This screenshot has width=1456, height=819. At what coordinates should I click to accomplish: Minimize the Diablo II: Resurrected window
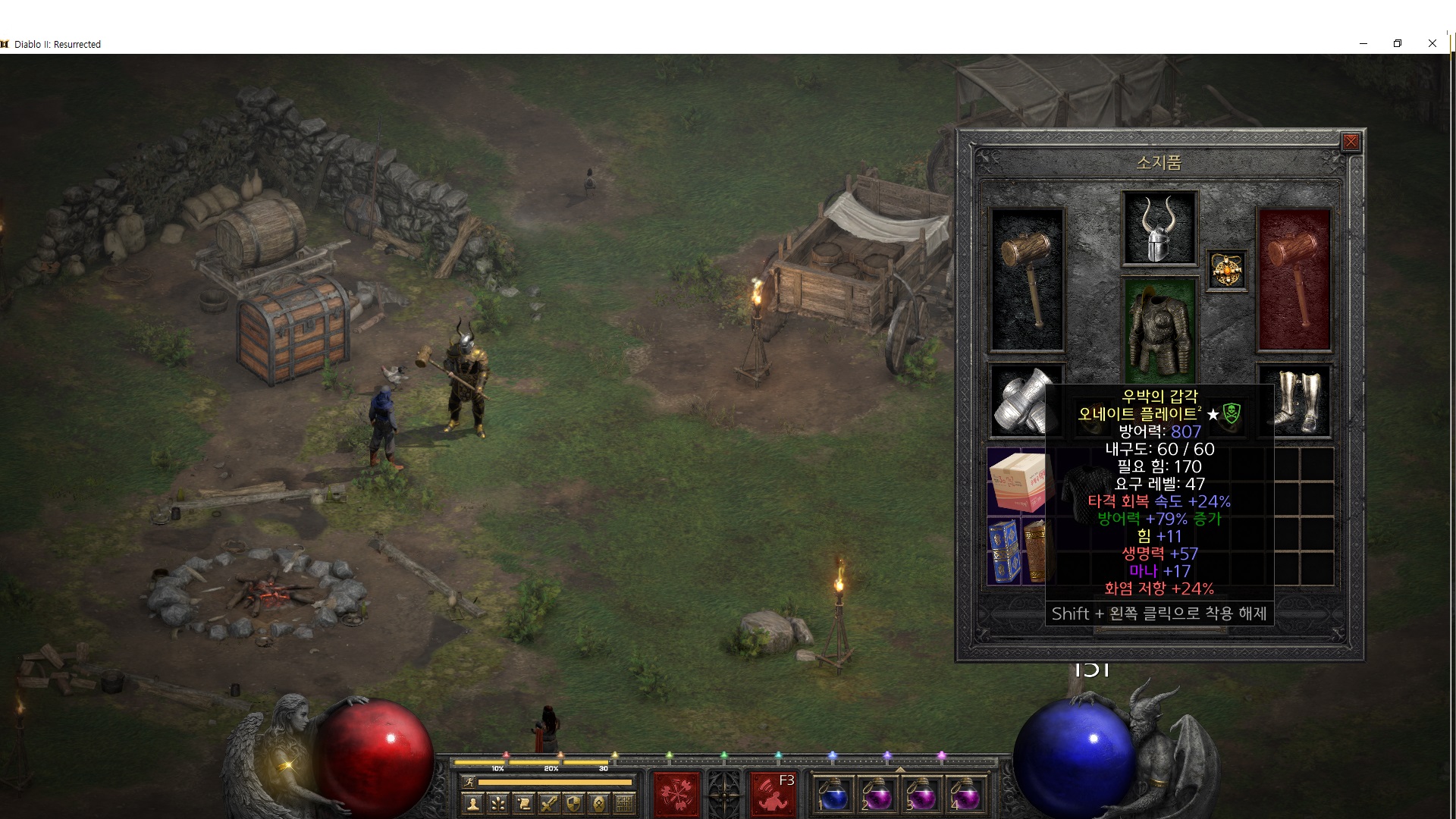(x=1363, y=43)
